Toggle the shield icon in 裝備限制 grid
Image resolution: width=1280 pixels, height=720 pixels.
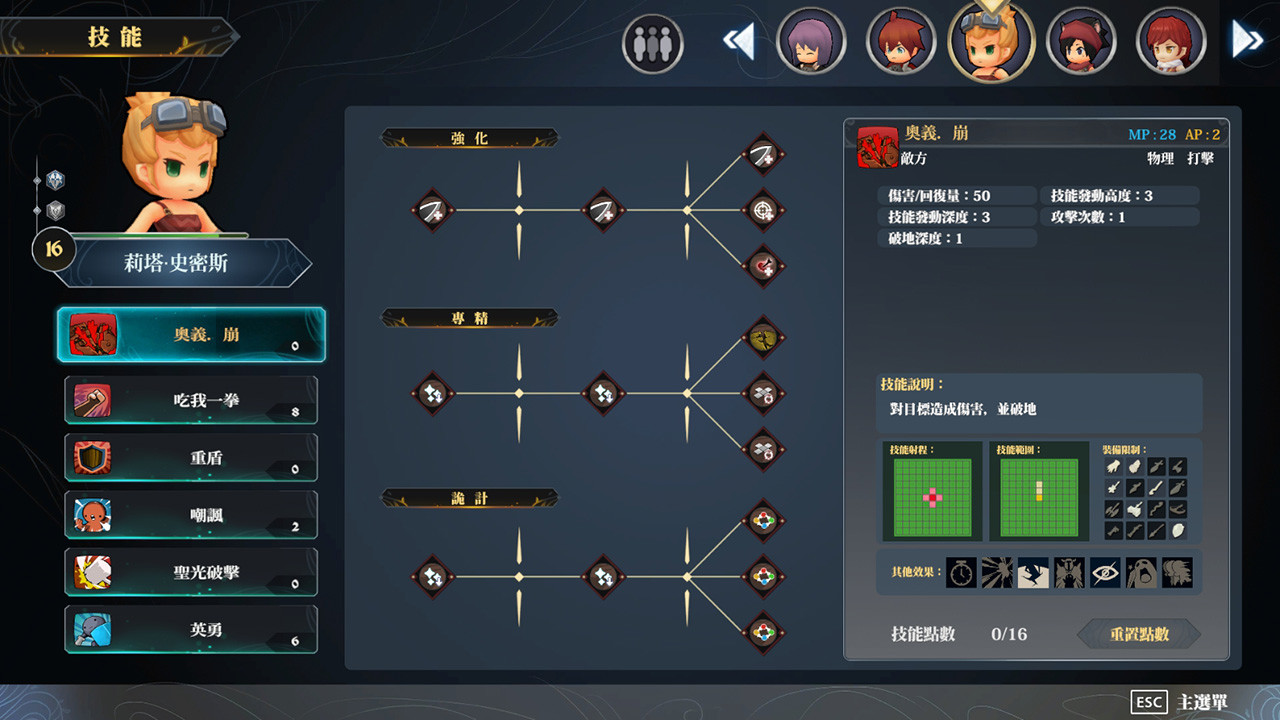click(x=1177, y=531)
